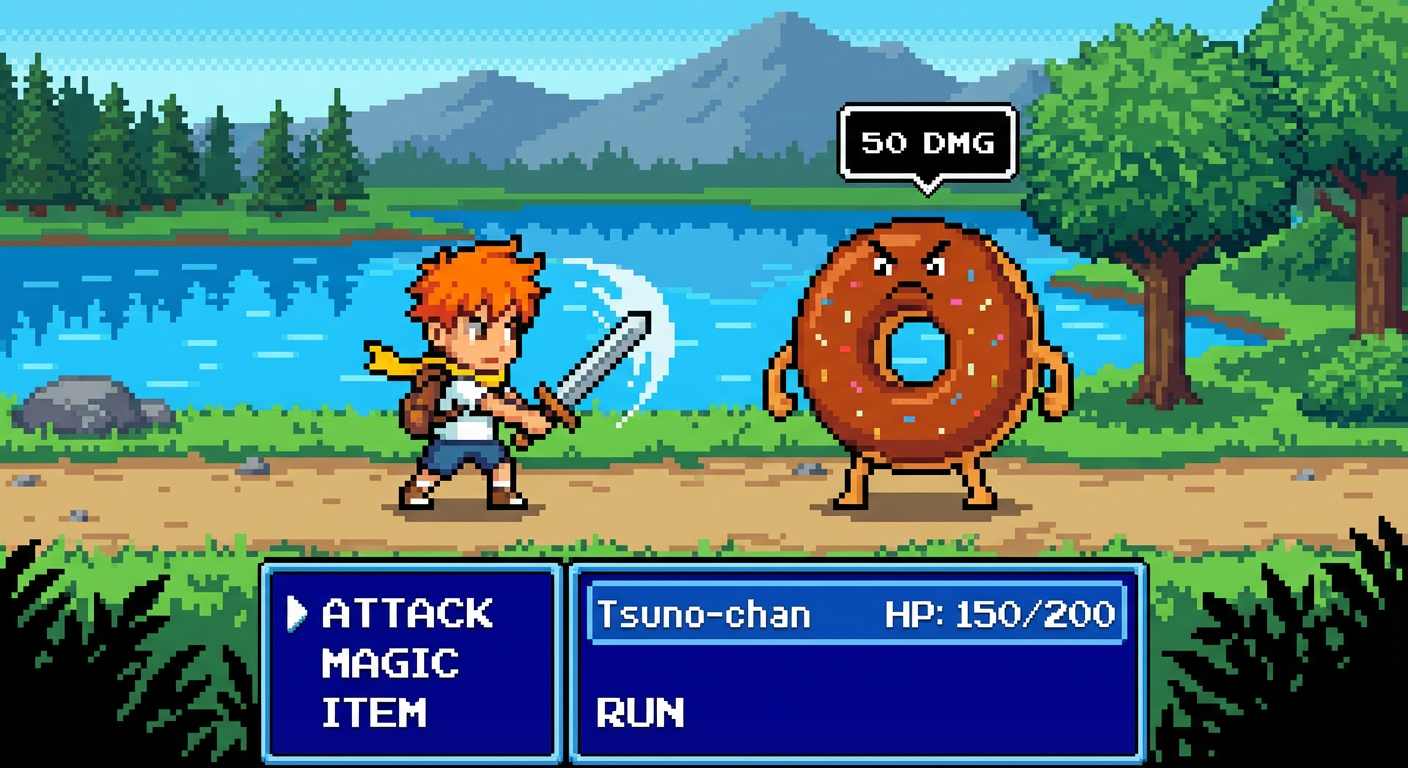The image size is (1408, 768).
Task: Select the ATTACK command
Action: tap(405, 614)
